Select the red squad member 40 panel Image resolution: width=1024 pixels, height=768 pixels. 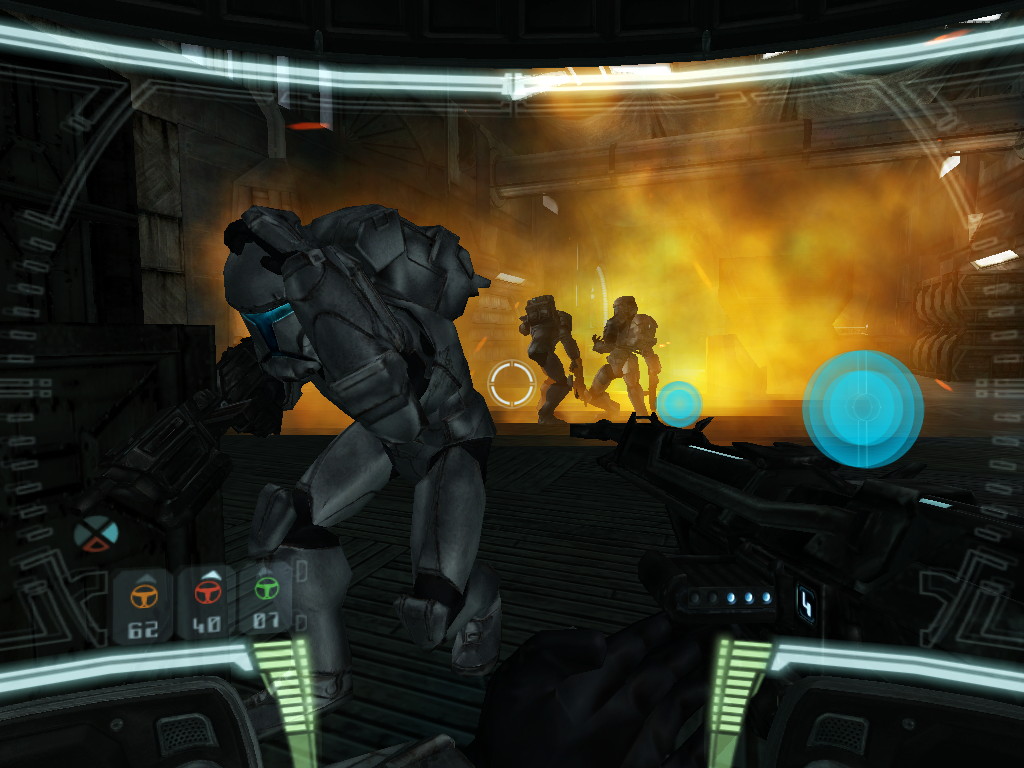pyautogui.click(x=206, y=603)
